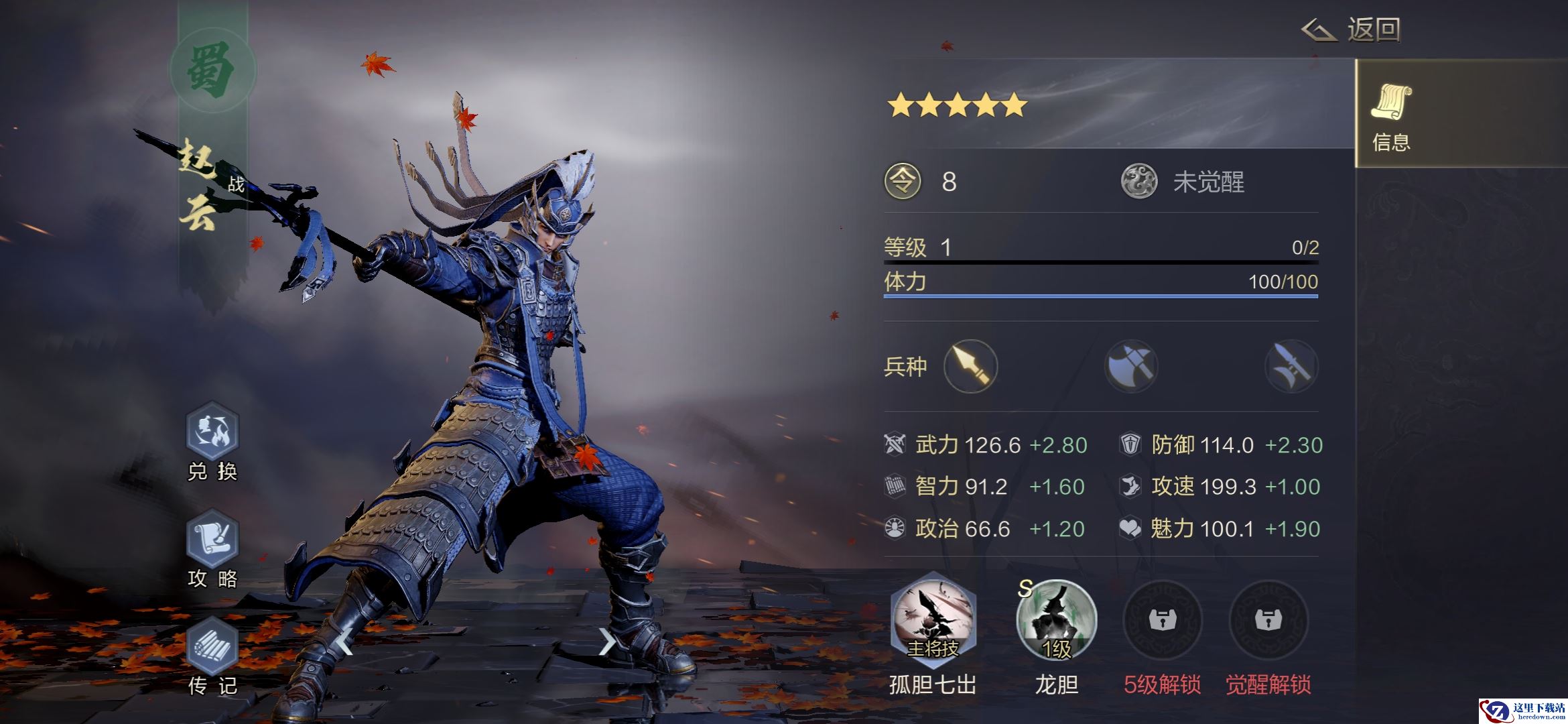Viewport: 1568px width, 724px height.
Task: Tap the locked 5级解锁 skill slot
Action: (1162, 621)
